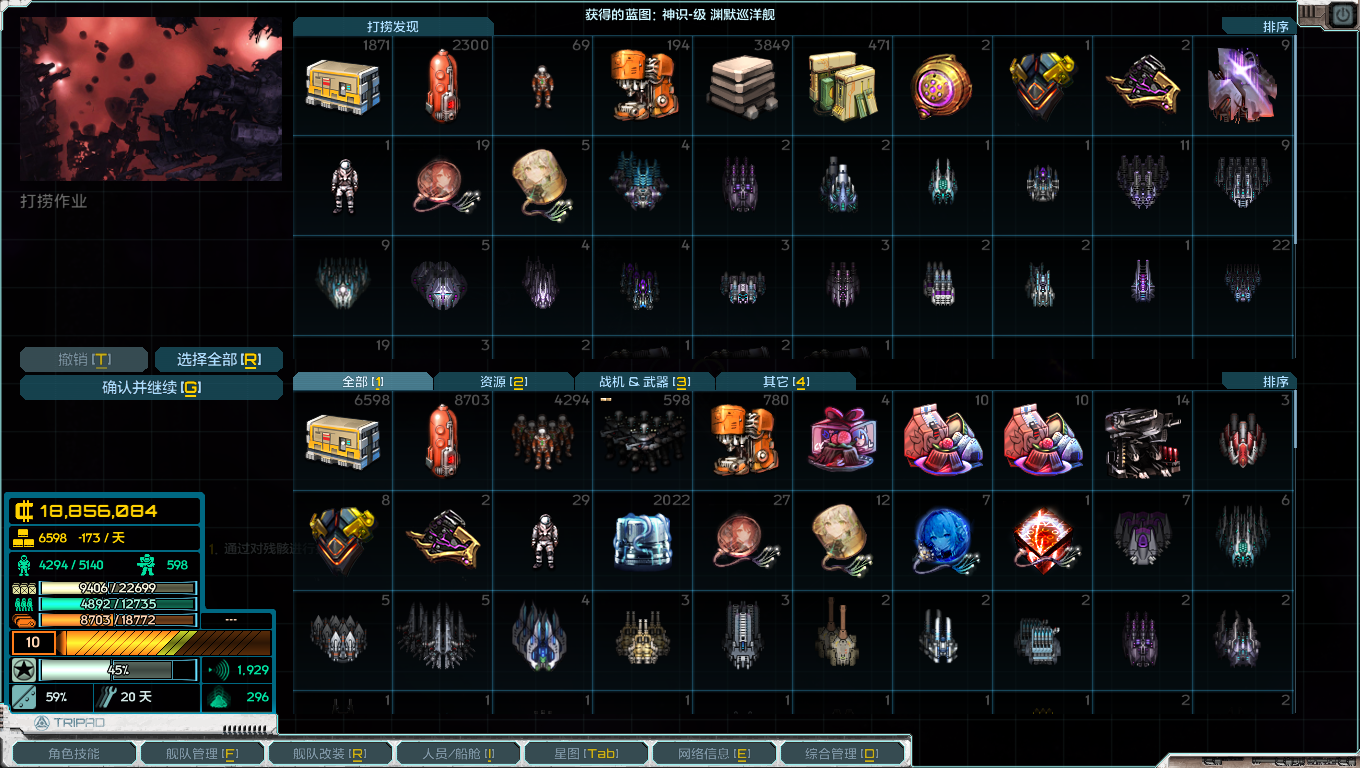The width and height of the screenshot is (1360, 768).
Task: Click the fuel tank icon in discoveries
Action: 442,87
